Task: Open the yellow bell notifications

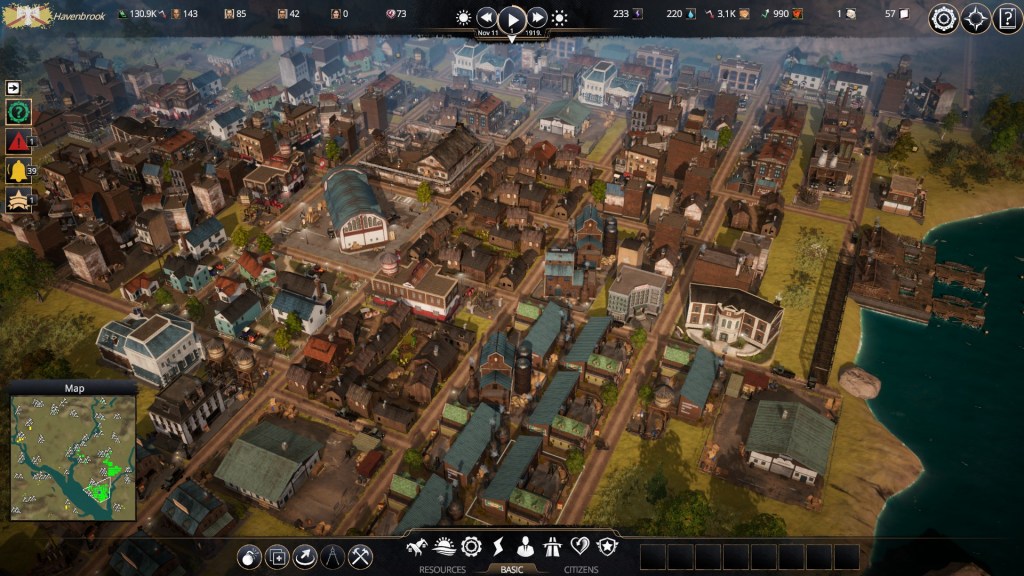Action: point(18,171)
